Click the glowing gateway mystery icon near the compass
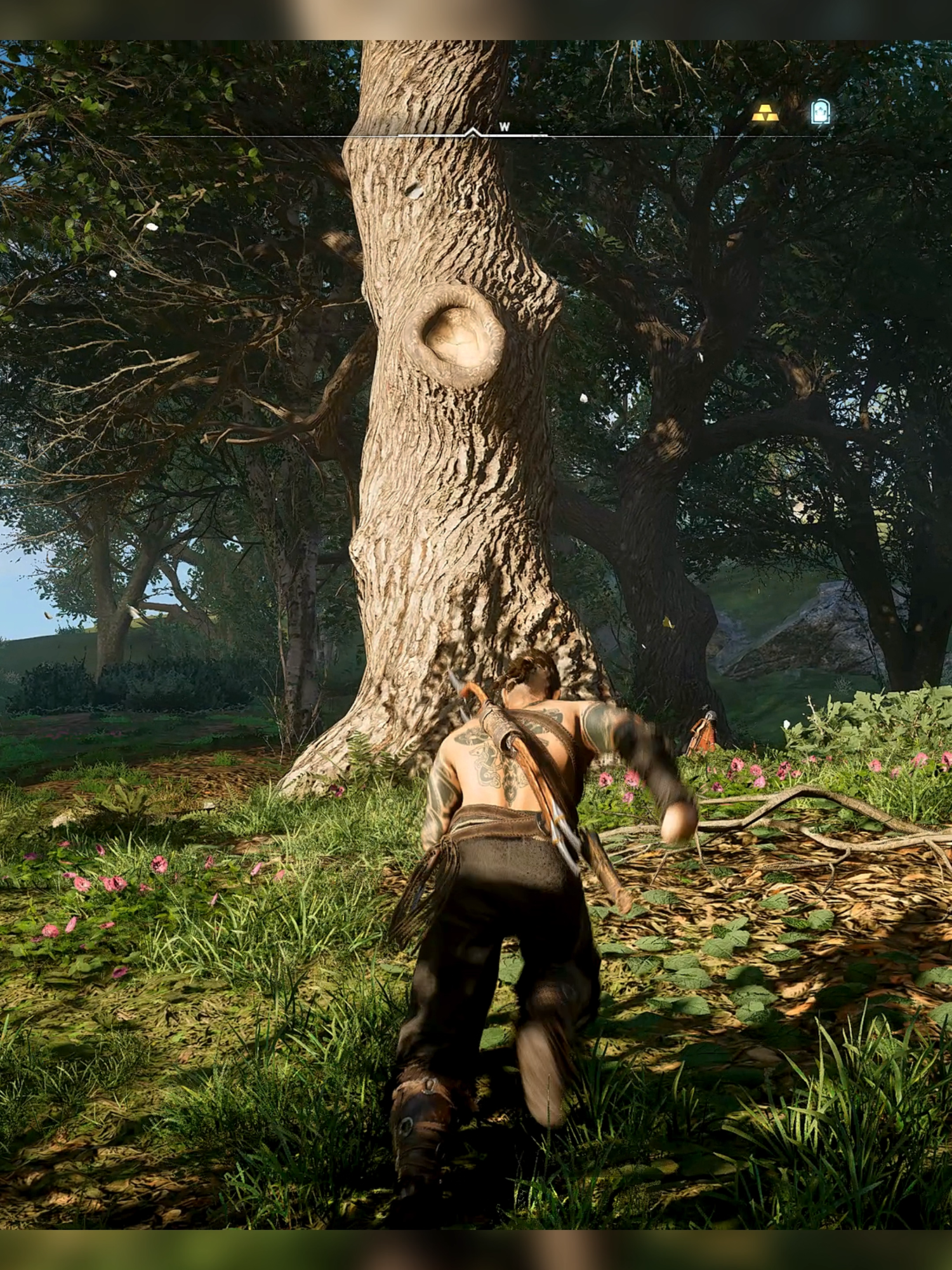 [x=821, y=110]
